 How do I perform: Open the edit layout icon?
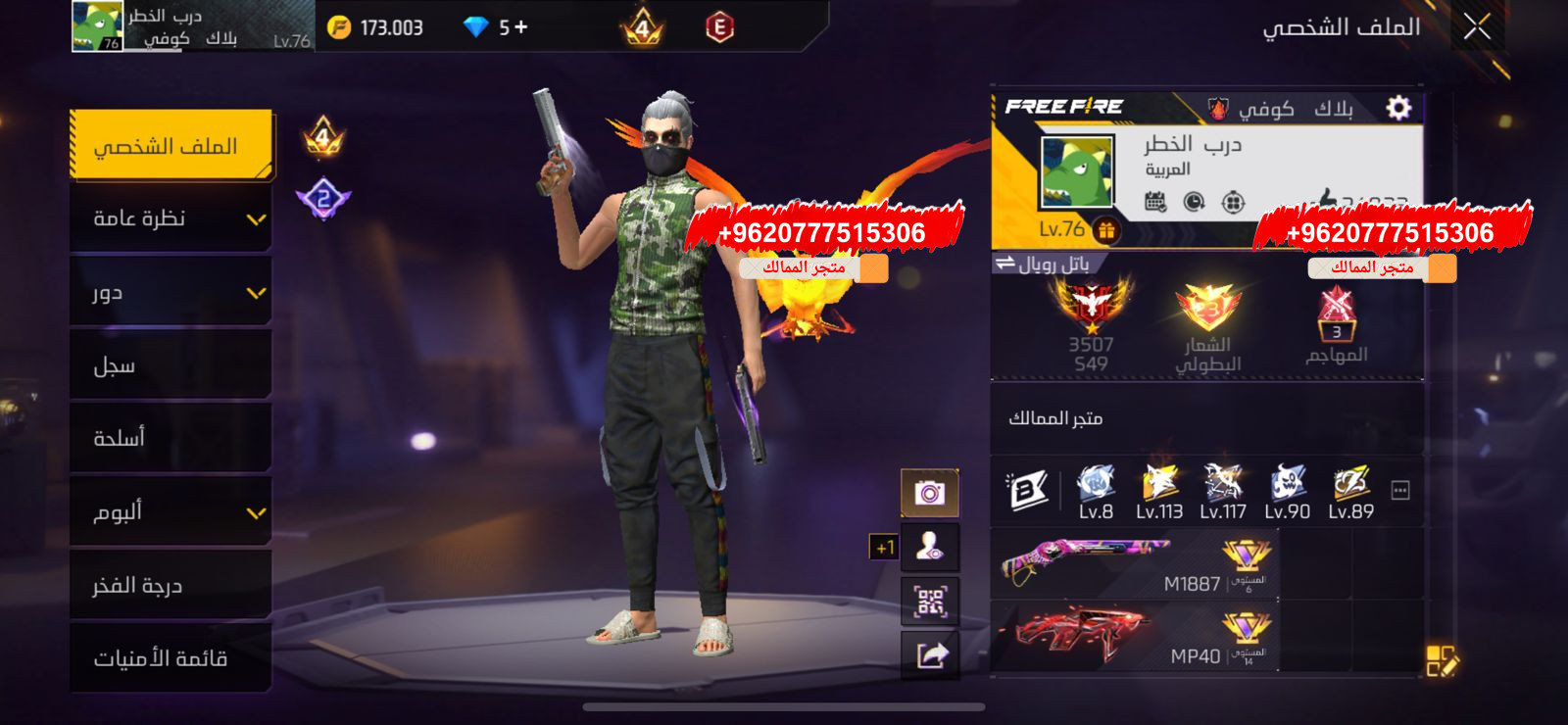pyautogui.click(x=1442, y=661)
